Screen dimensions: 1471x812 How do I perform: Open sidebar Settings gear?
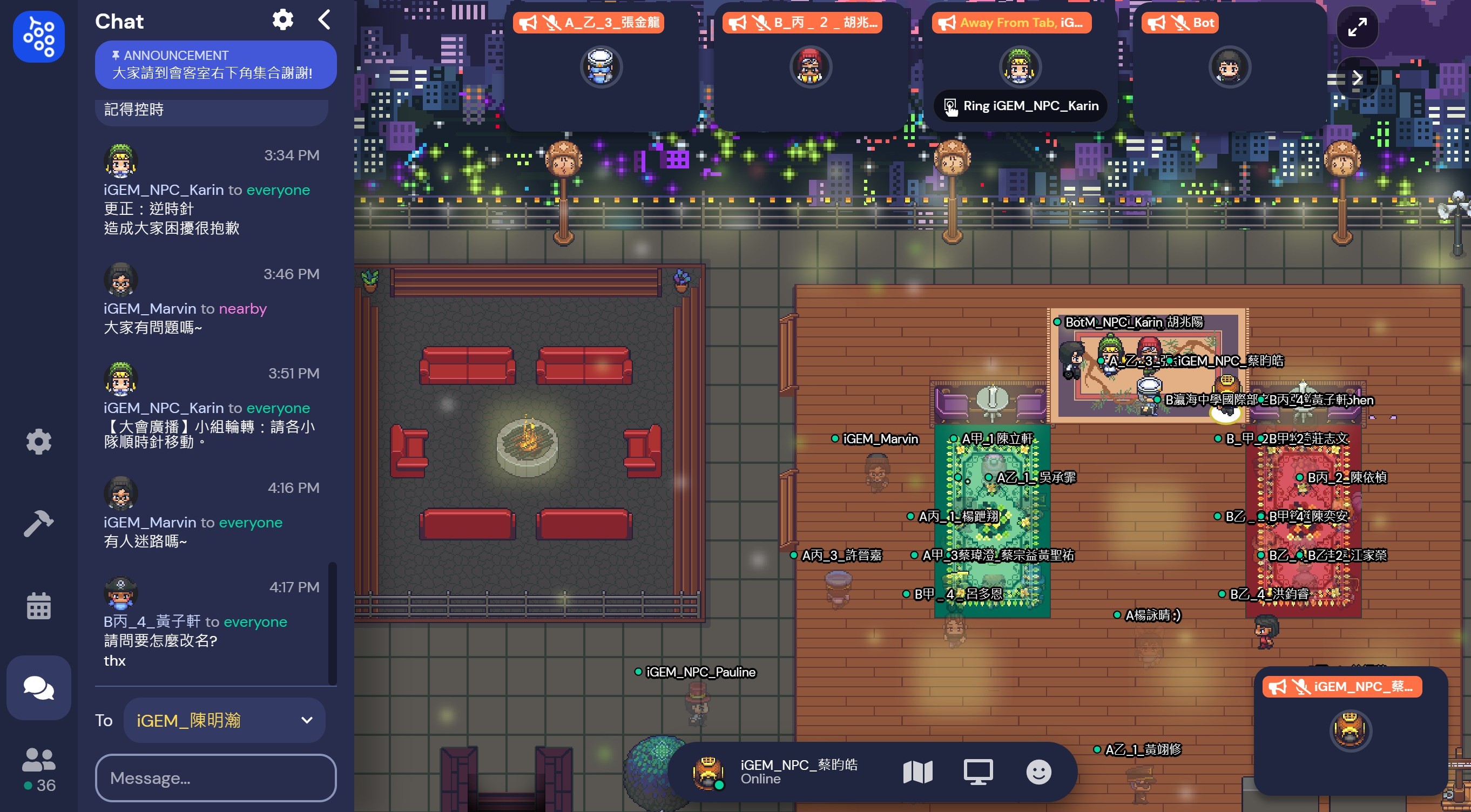[x=39, y=442]
